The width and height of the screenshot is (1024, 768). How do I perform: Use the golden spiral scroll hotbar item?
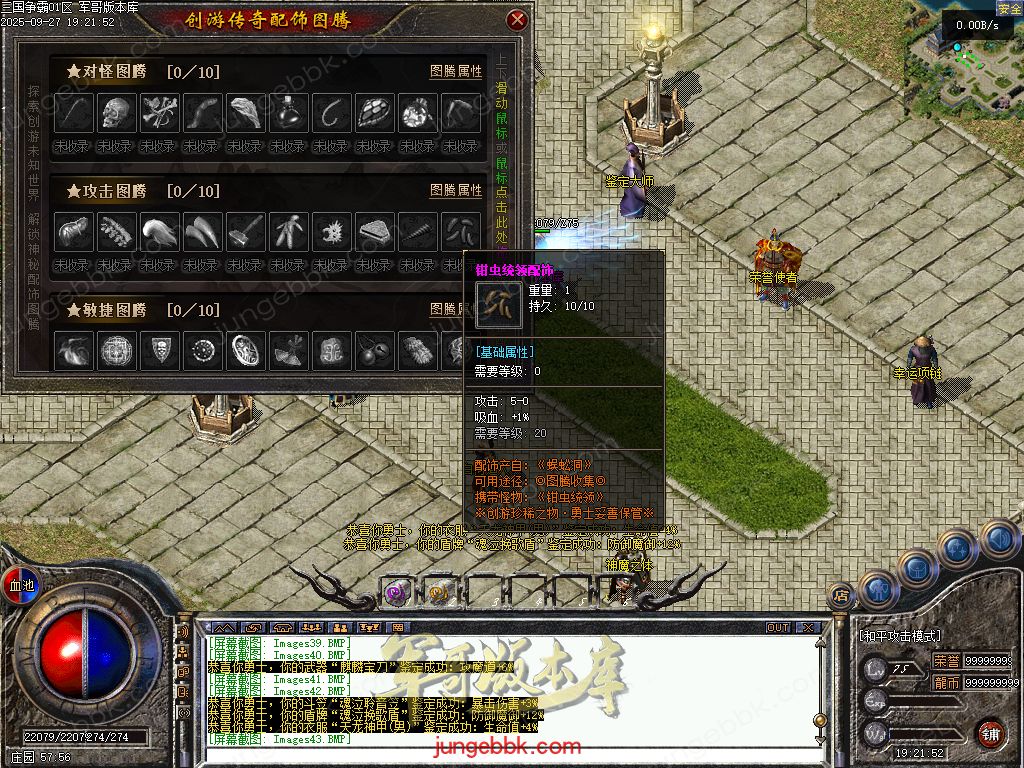(x=438, y=593)
